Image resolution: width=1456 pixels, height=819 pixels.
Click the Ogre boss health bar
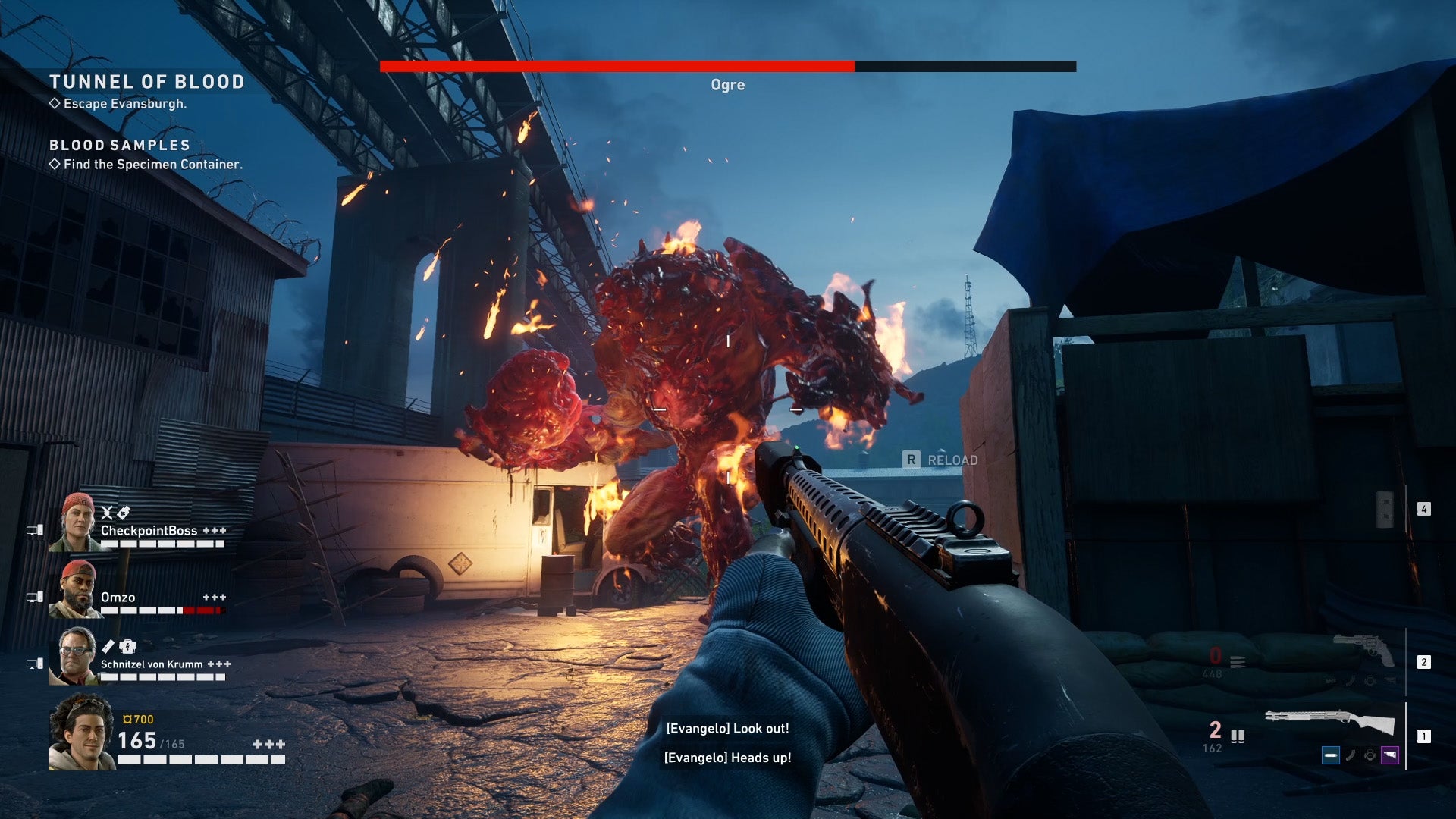tap(728, 65)
